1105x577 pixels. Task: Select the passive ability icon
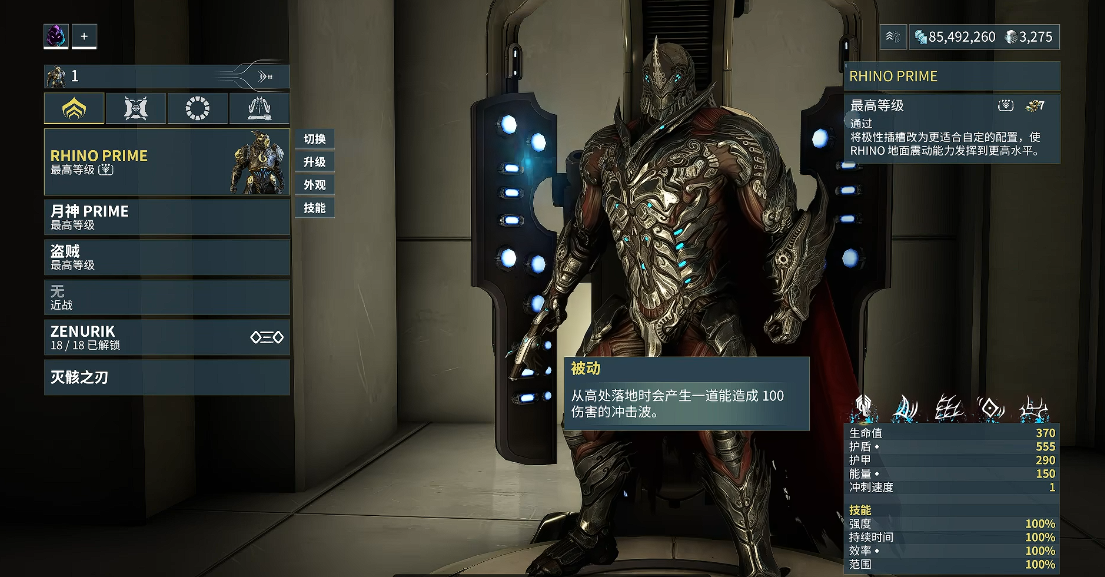pos(863,408)
